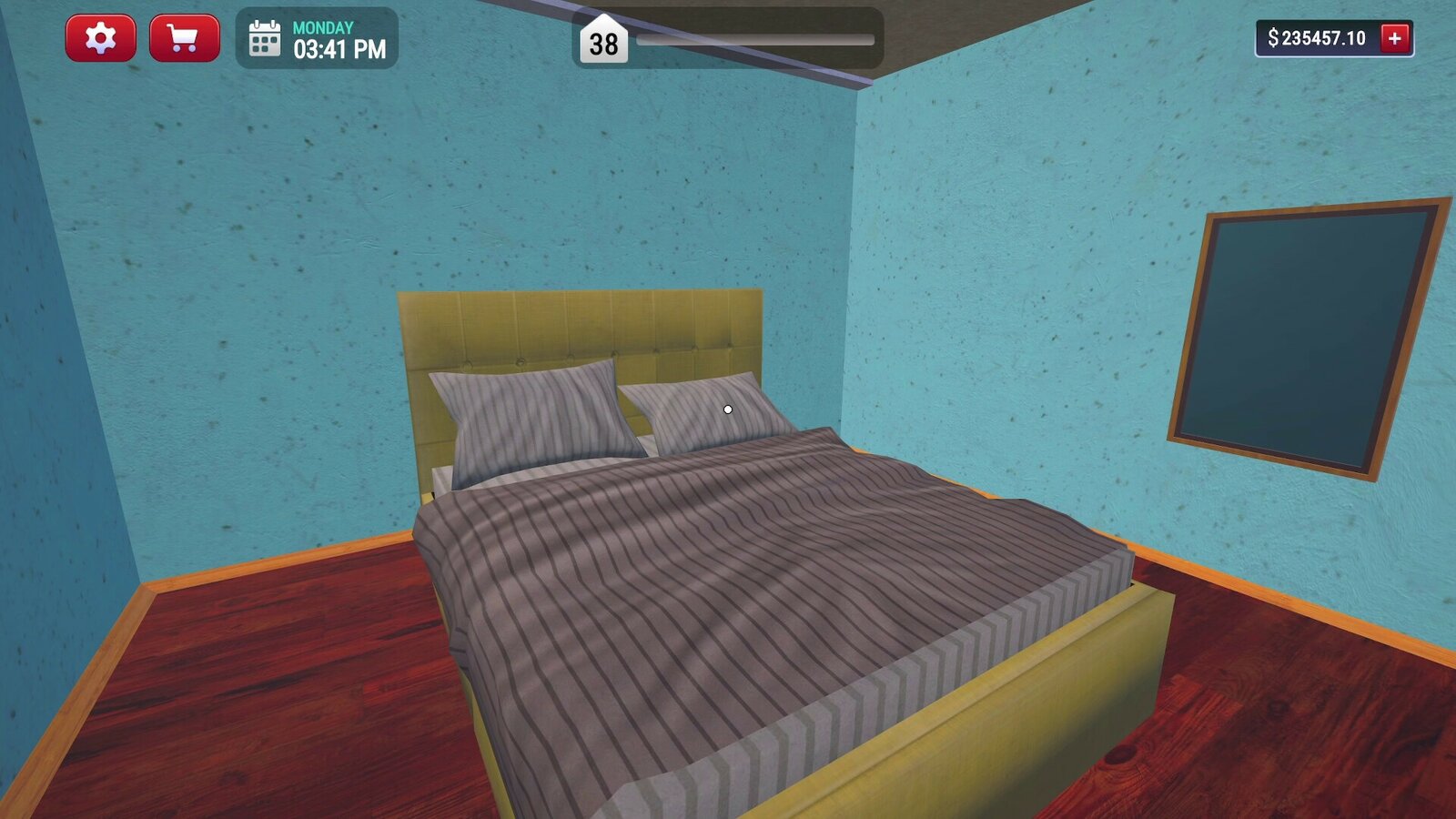1456x819 pixels.
Task: Click the dollar sign on the cash display
Action: 1273,39
